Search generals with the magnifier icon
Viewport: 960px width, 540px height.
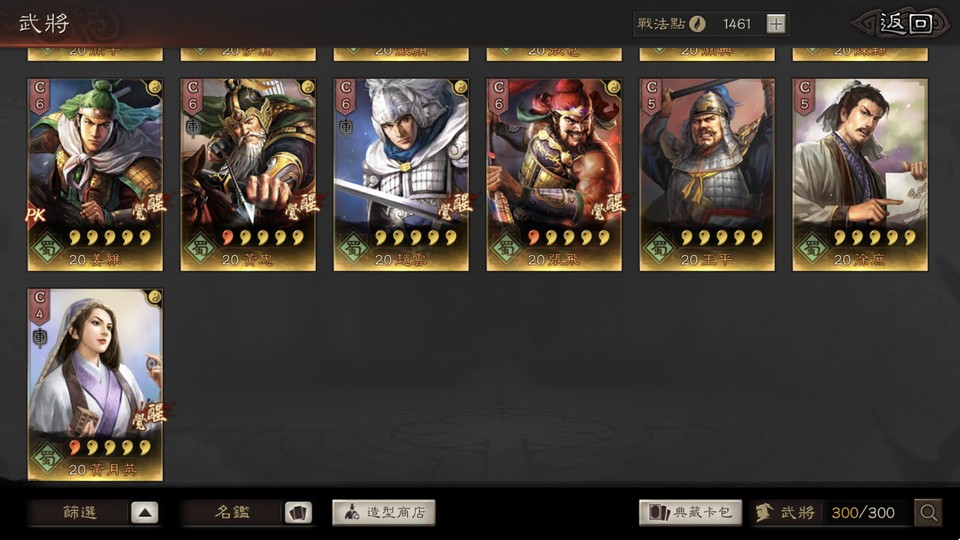(929, 513)
